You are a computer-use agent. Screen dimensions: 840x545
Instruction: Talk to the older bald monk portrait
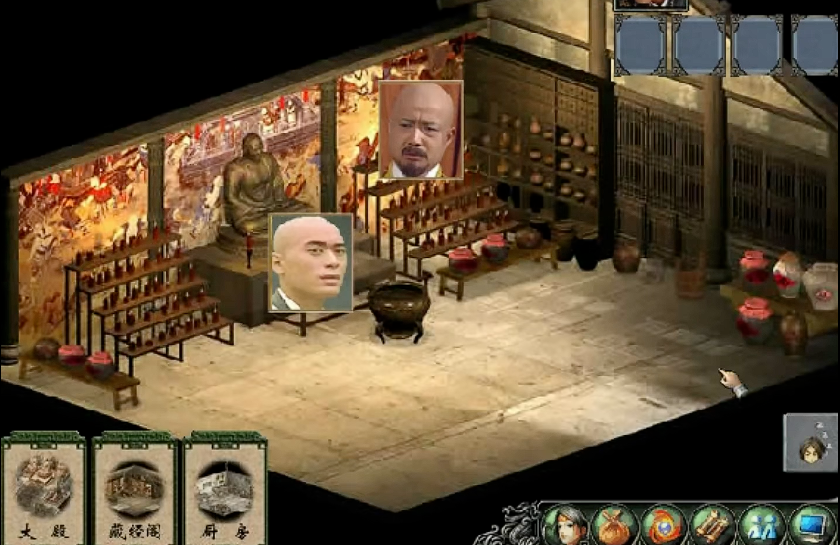coord(421,130)
